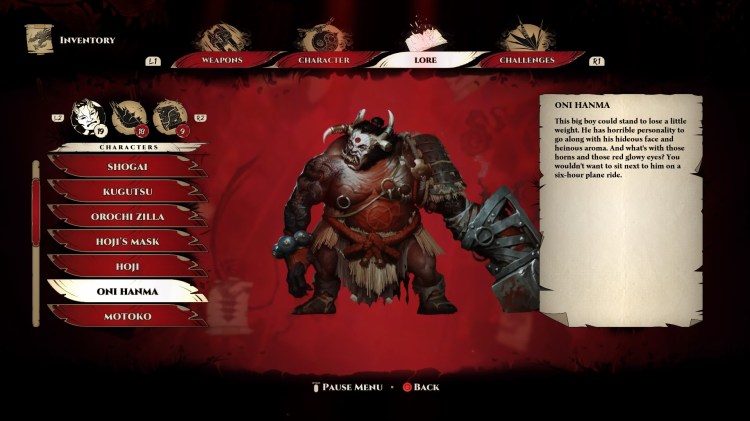Go back using the Back button
The width and height of the screenshot is (750, 421).
pos(420,387)
